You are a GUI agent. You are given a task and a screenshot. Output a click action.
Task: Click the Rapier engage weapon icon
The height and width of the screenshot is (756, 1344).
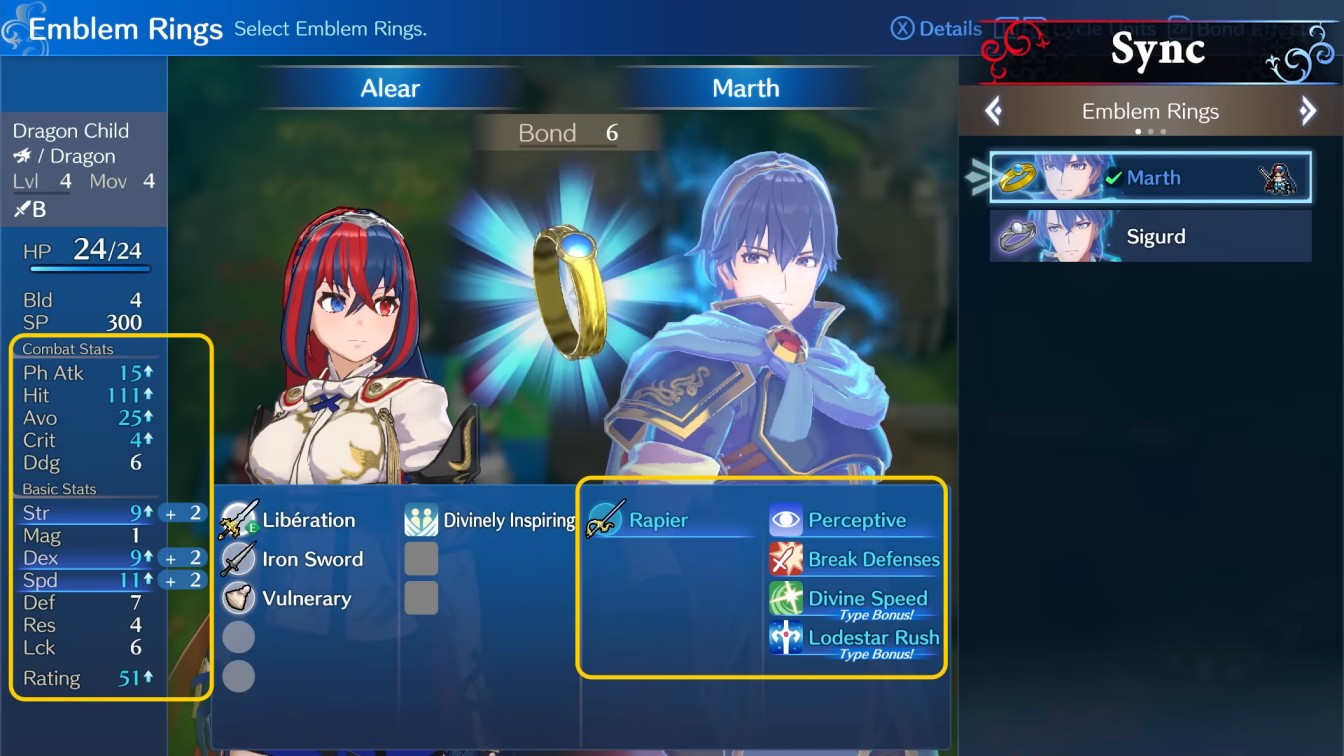(x=603, y=520)
